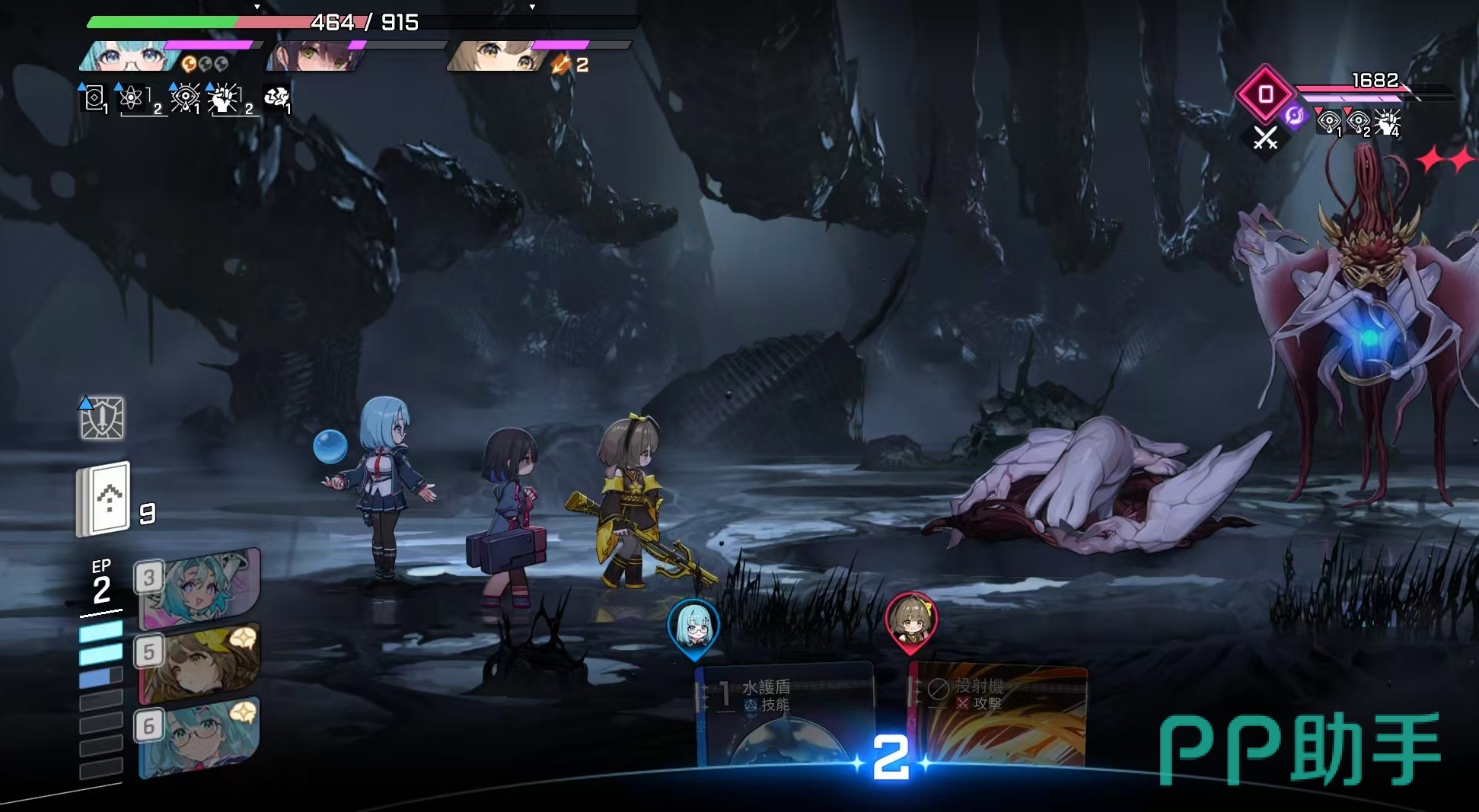
Task: Inspect the player's crying eye status icon
Action: (x=185, y=99)
